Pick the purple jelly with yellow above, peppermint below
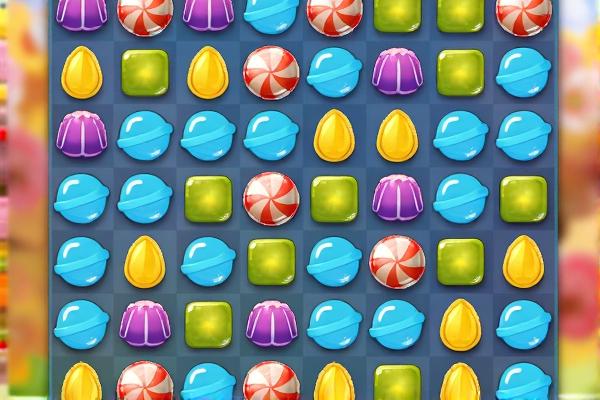Screen dimensions: 600x400 (x=145, y=324)
